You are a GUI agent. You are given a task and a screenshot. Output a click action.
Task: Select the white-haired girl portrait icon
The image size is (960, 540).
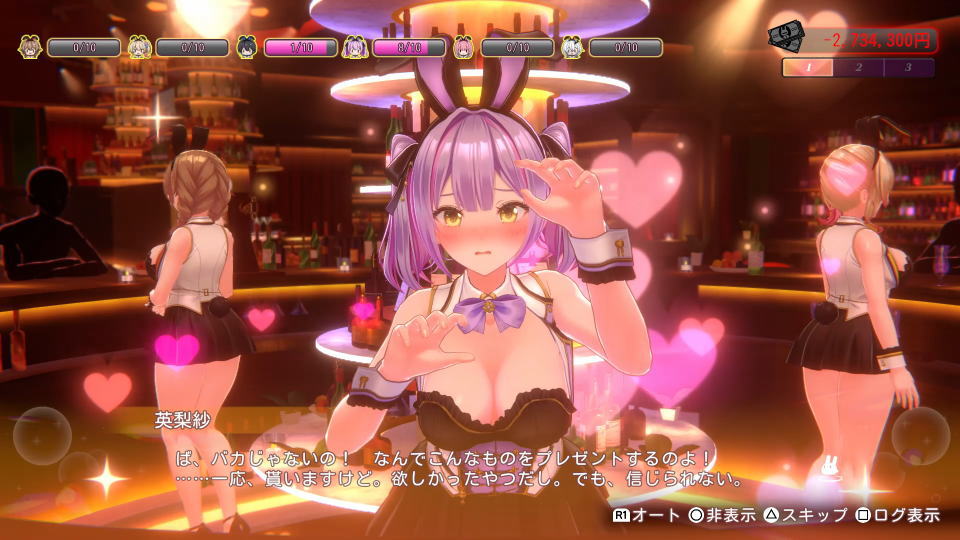coord(571,47)
